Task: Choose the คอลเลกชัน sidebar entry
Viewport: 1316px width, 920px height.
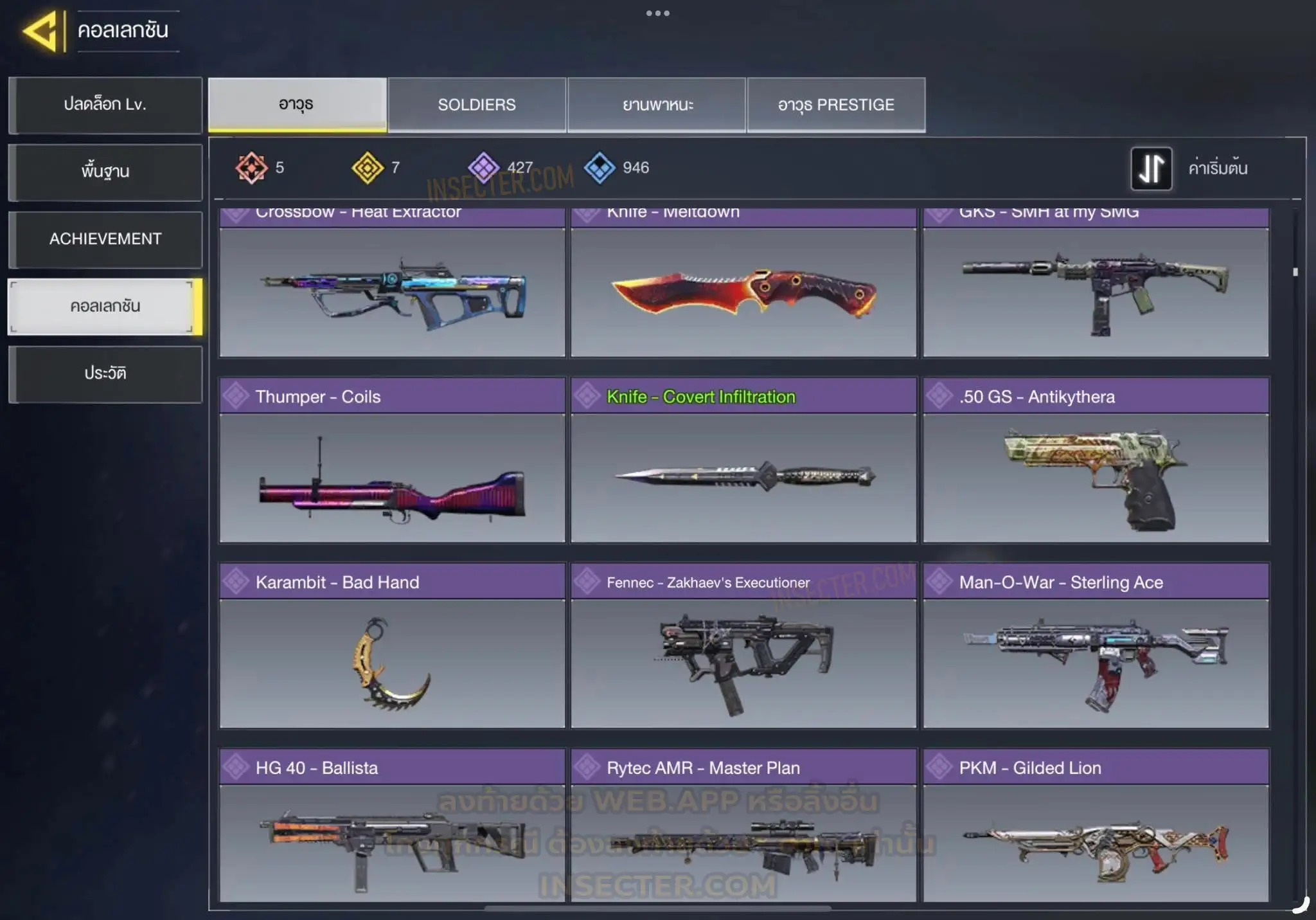Action: [x=105, y=307]
